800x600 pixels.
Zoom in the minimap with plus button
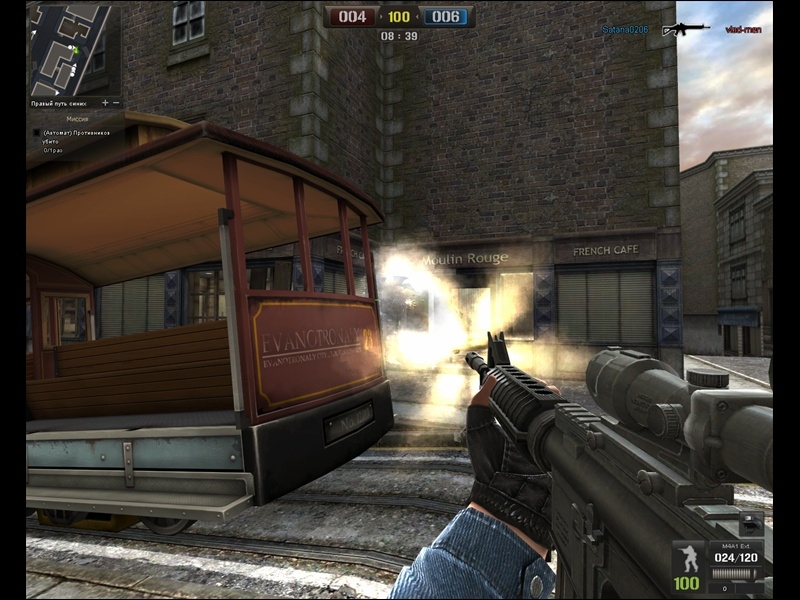tap(104, 103)
